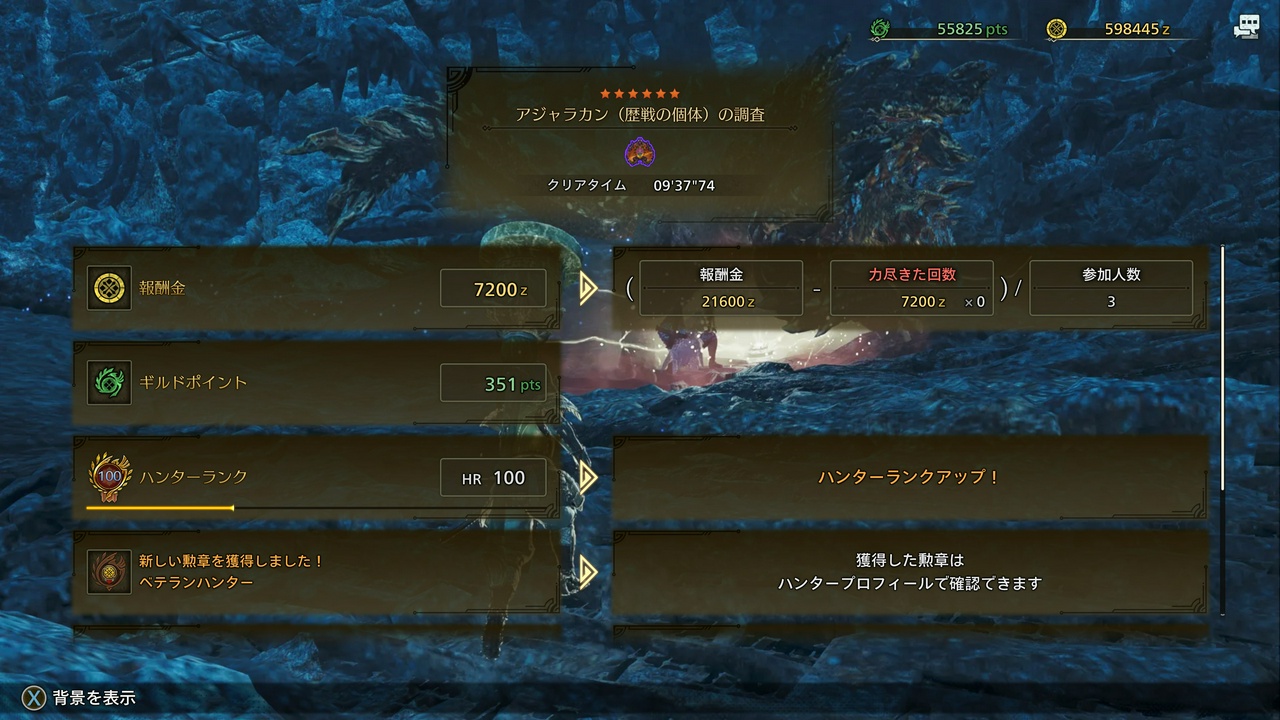The height and width of the screenshot is (720, 1280).
Task: Select the ギルドポイント guild points row
Action: [x=316, y=383]
